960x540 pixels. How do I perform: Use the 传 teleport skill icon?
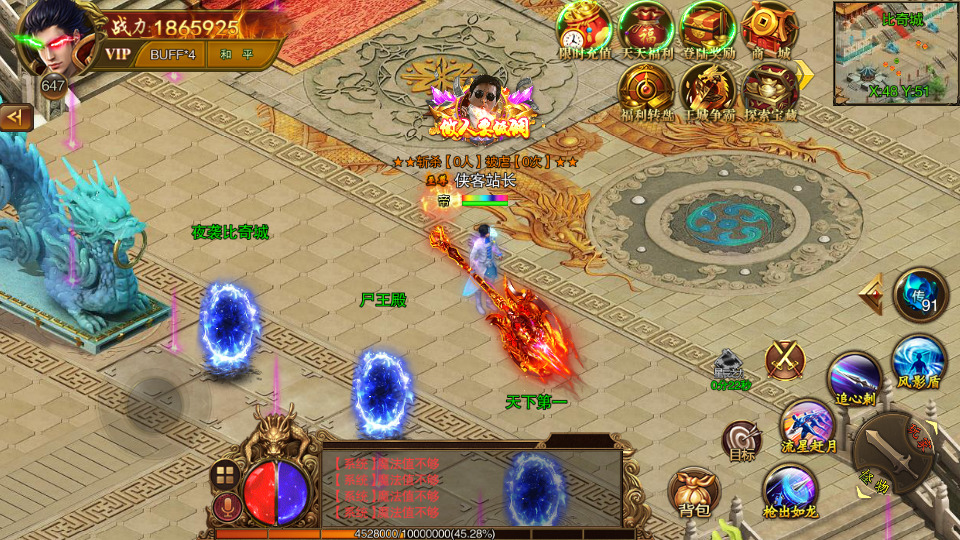tap(919, 295)
